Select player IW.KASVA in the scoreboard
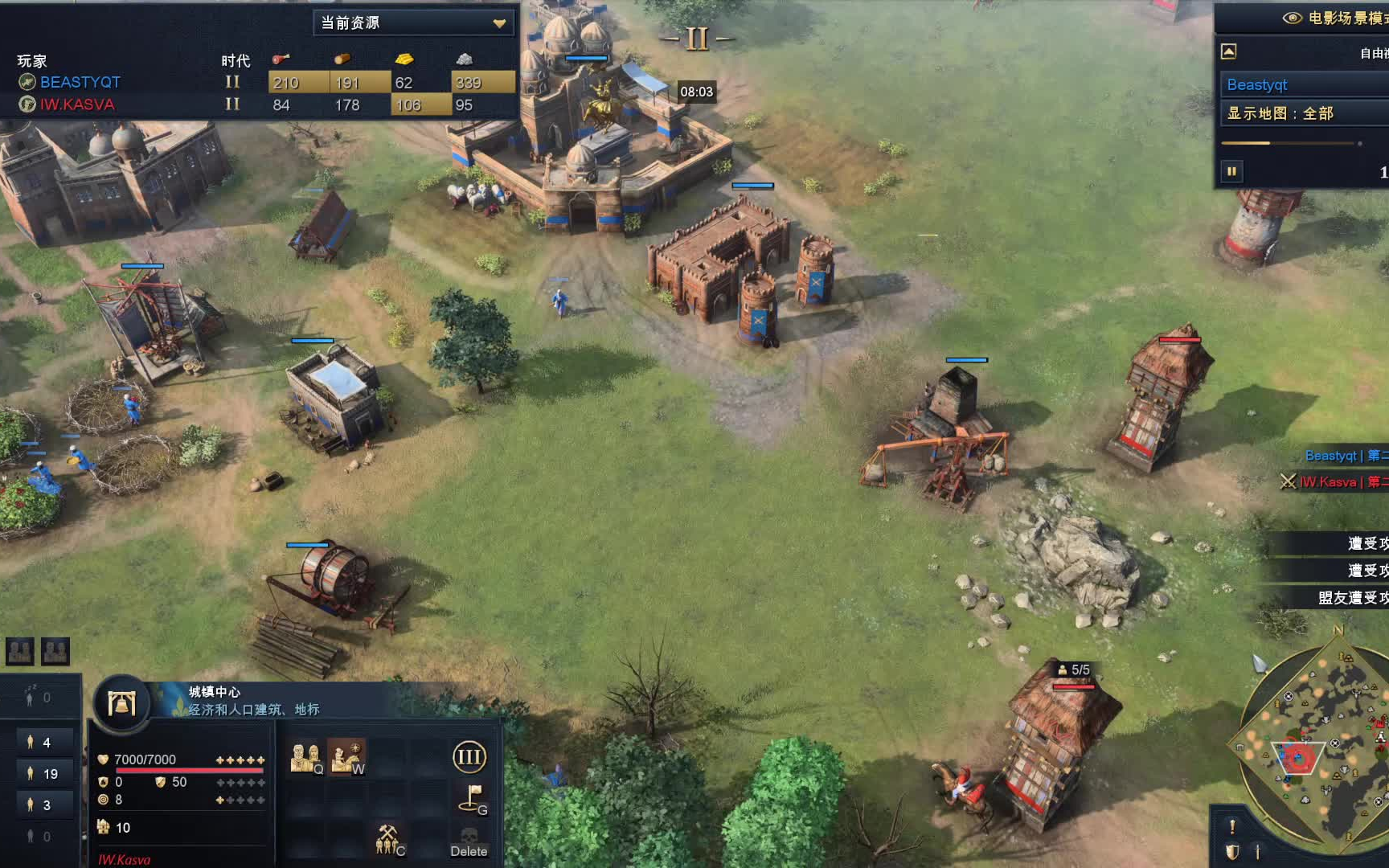 tap(77, 104)
